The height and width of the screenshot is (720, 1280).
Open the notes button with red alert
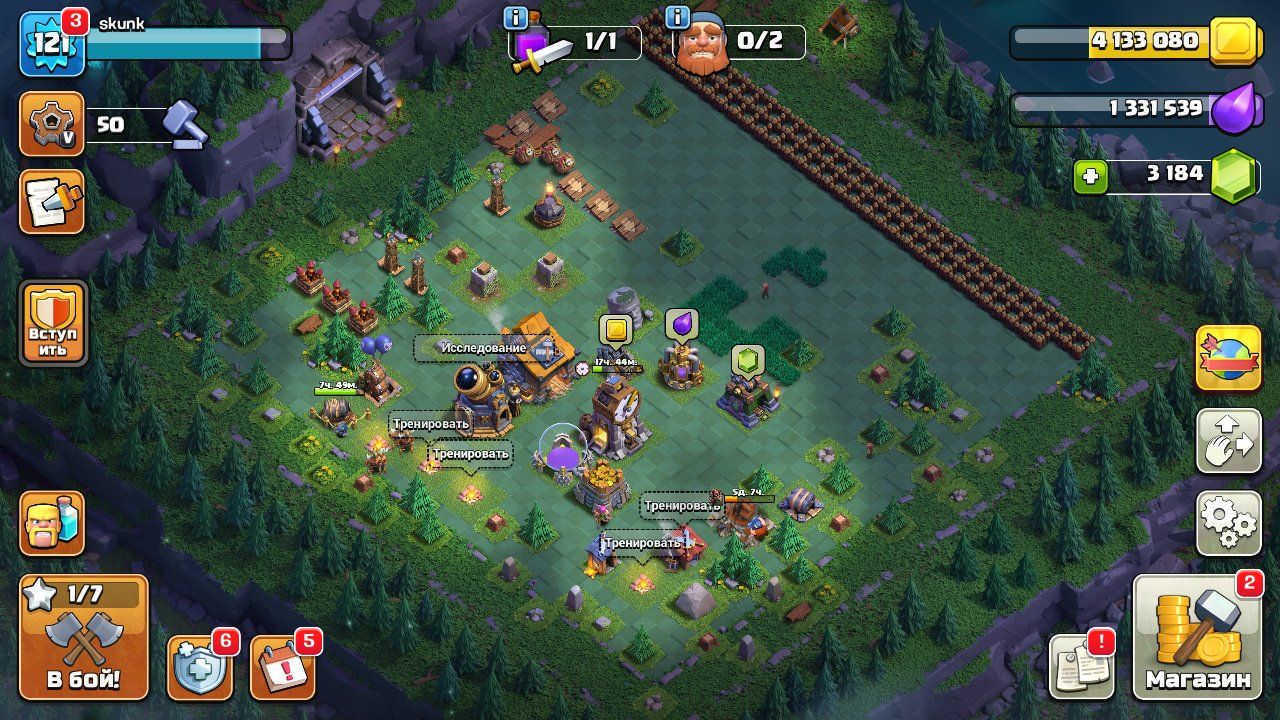tap(1081, 667)
